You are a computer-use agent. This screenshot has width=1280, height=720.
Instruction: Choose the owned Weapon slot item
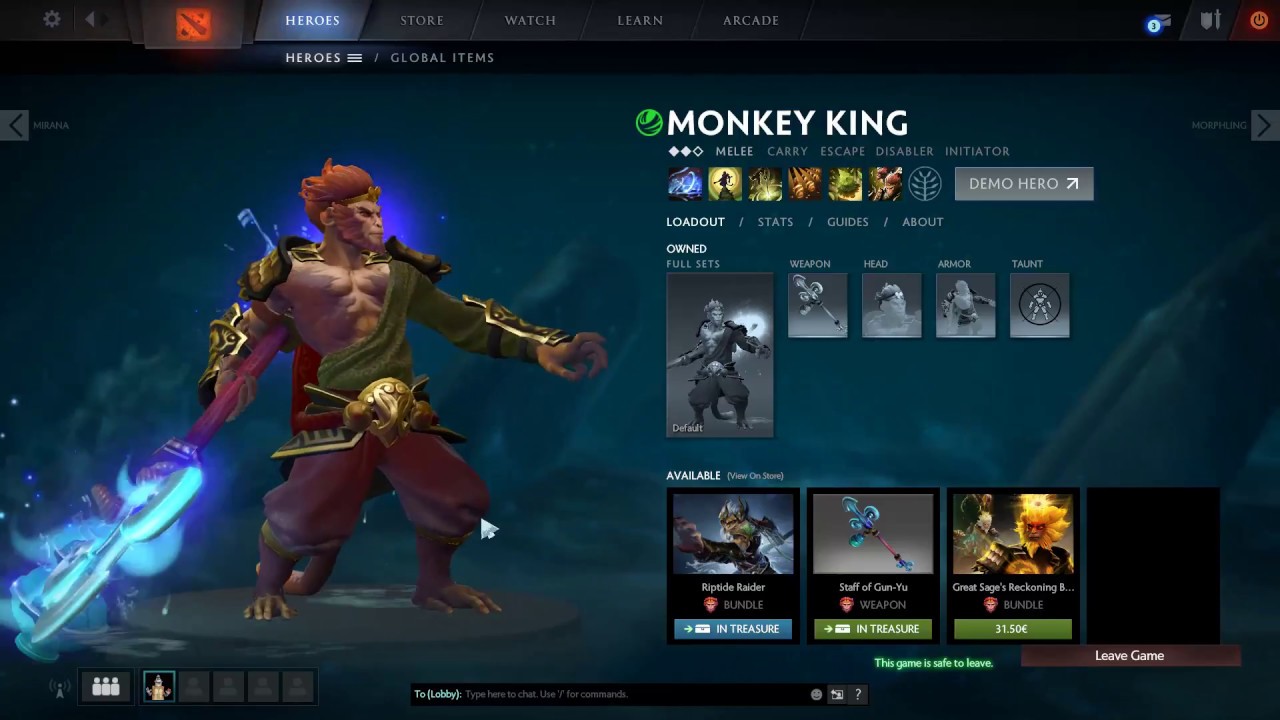[x=817, y=305]
